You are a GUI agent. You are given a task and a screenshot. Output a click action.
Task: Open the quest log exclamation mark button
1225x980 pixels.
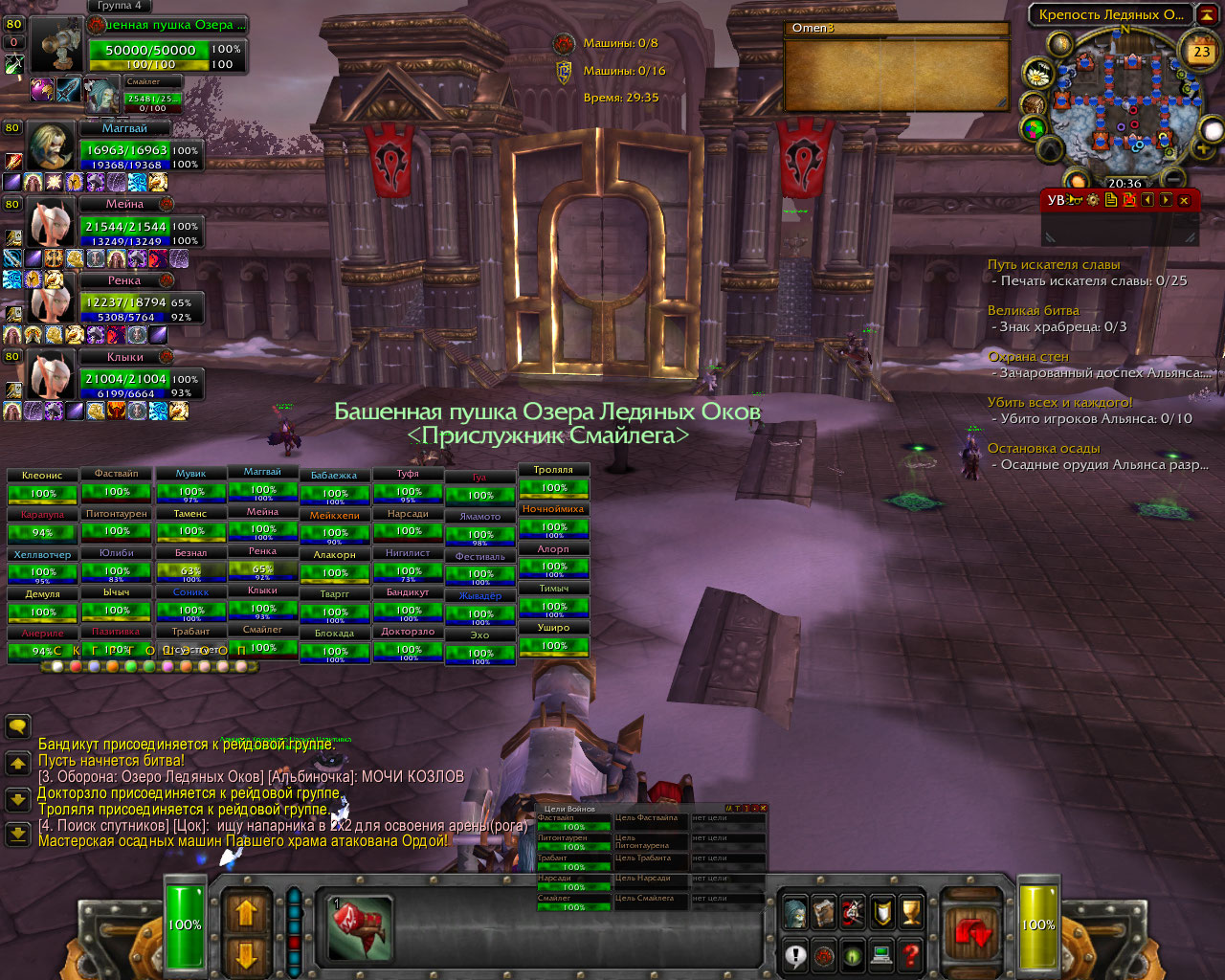tap(795, 954)
